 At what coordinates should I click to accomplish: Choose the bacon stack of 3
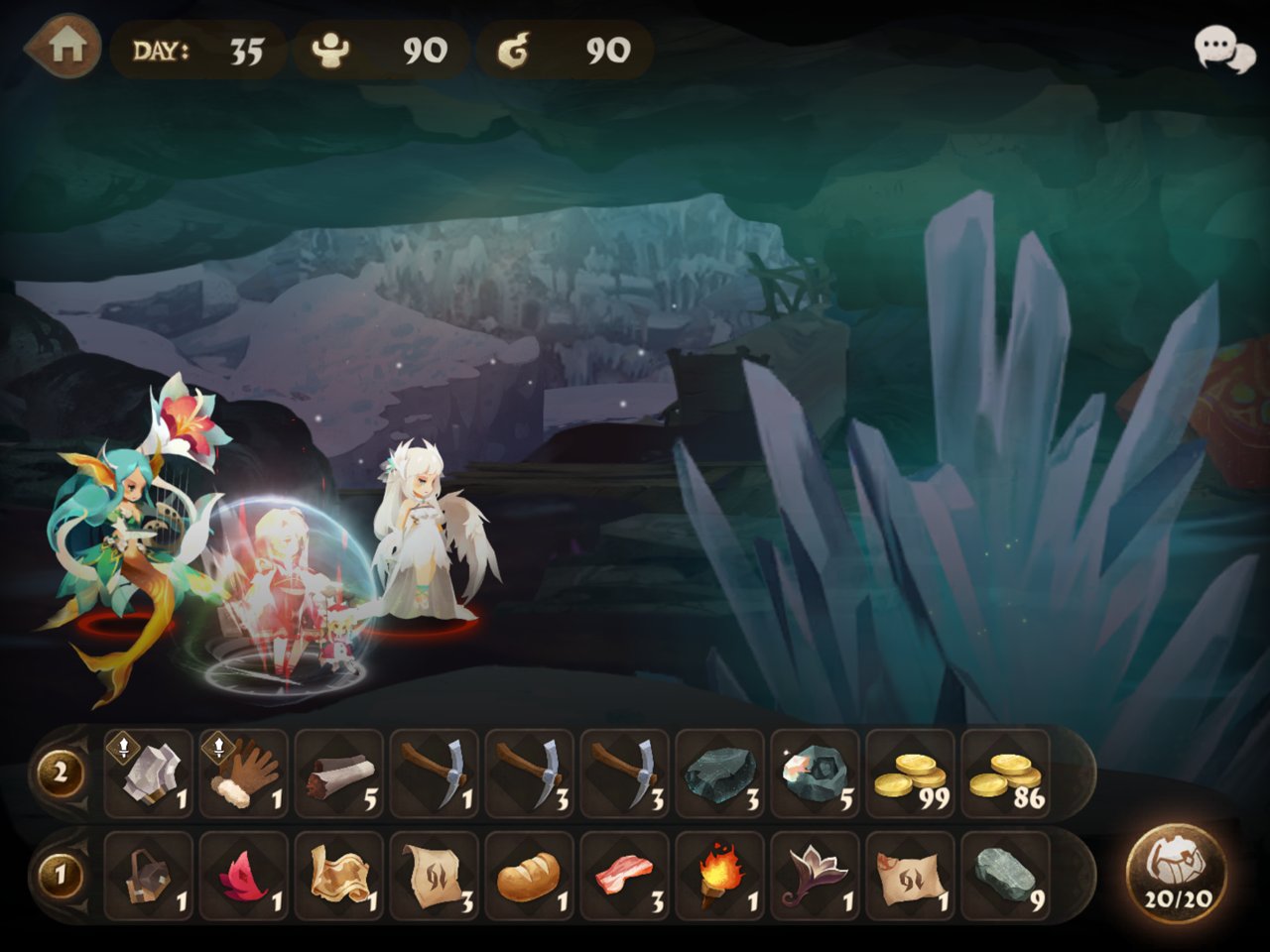(x=625, y=877)
